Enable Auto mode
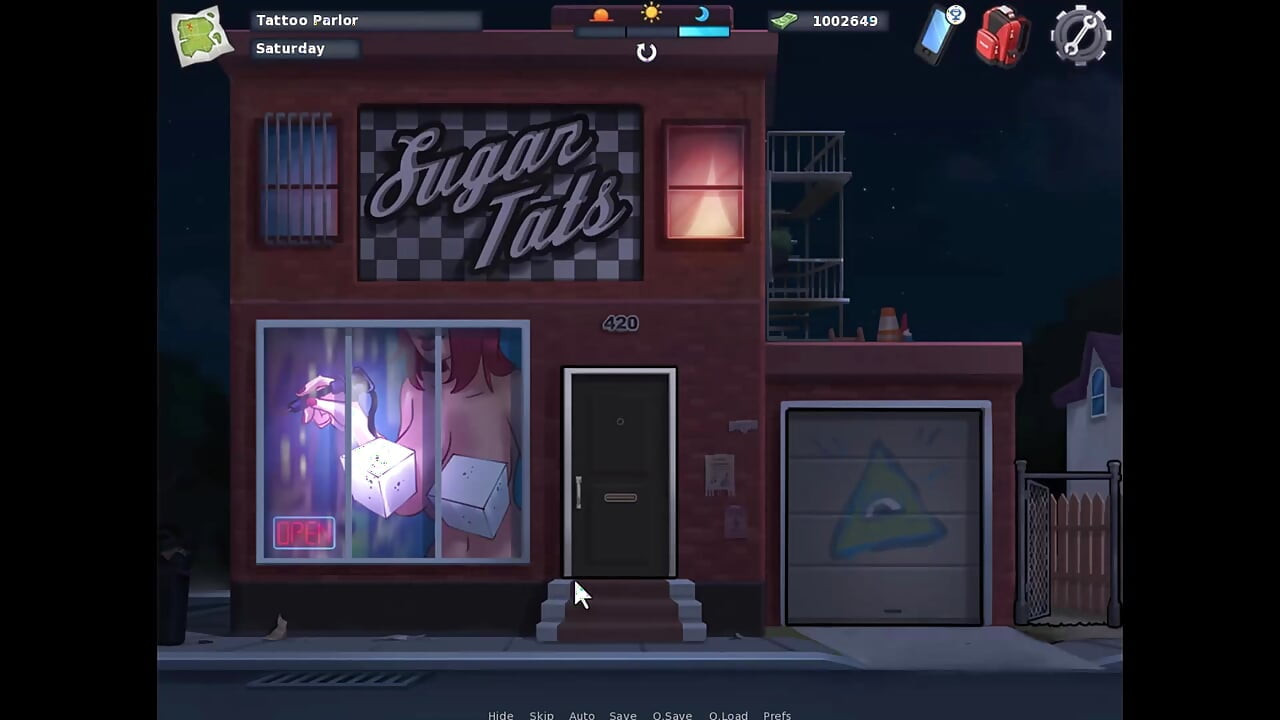 tap(582, 715)
